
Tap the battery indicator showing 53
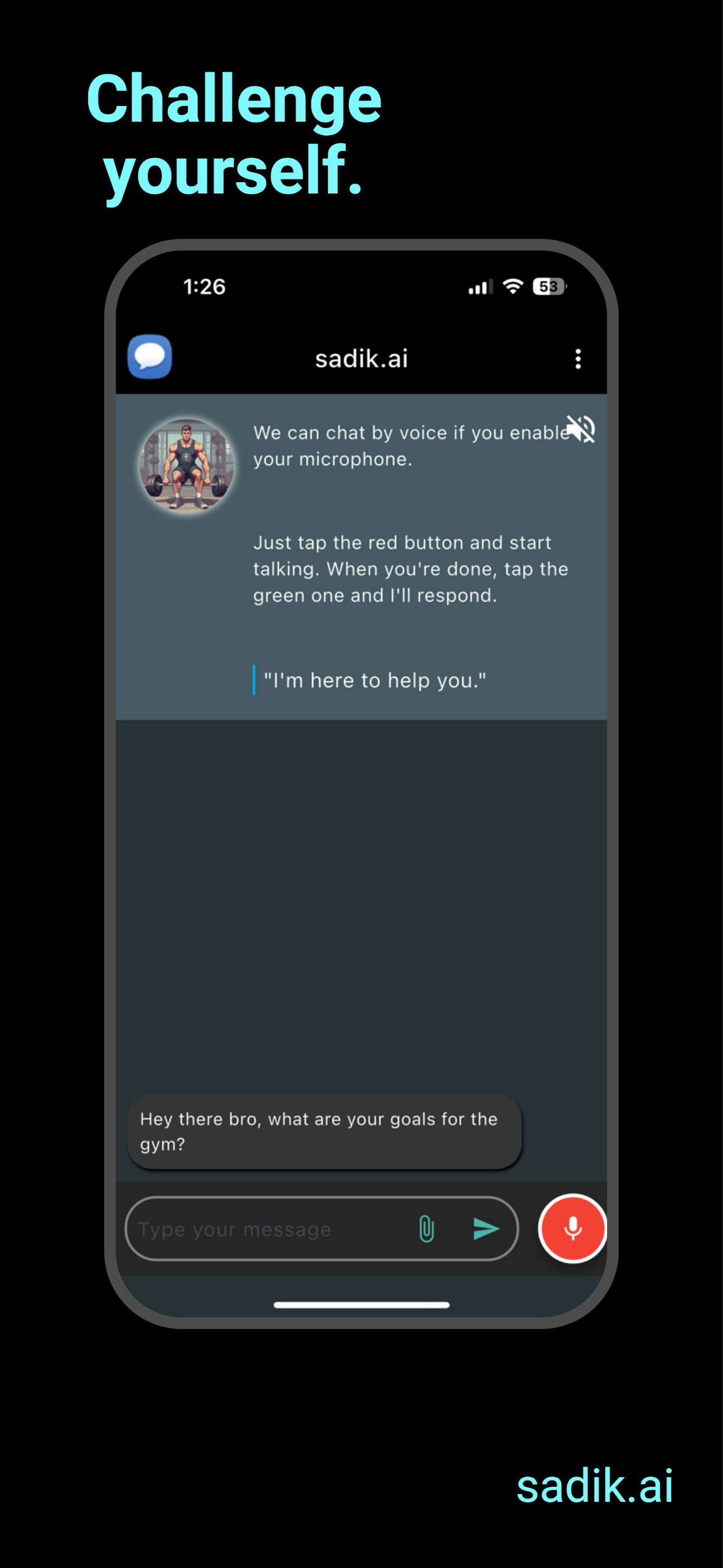click(547, 287)
